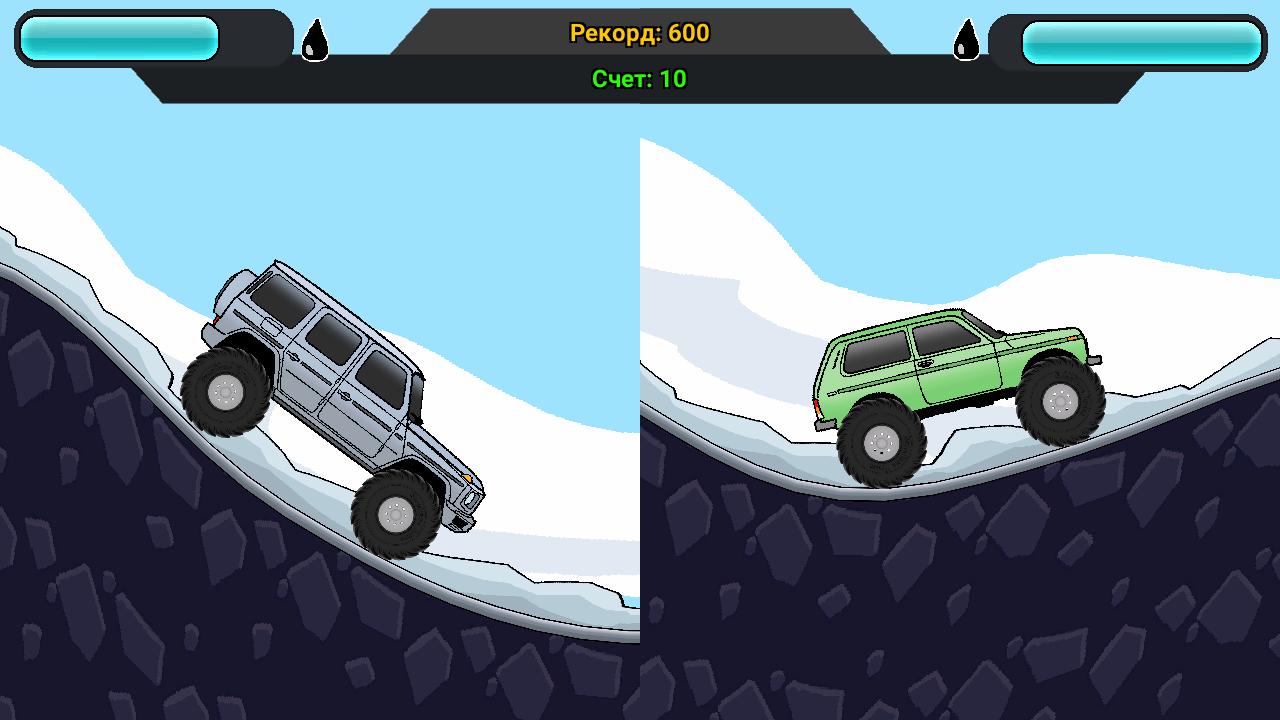Tap the right player's game screen
The image size is (1280, 720).
pos(960,400)
